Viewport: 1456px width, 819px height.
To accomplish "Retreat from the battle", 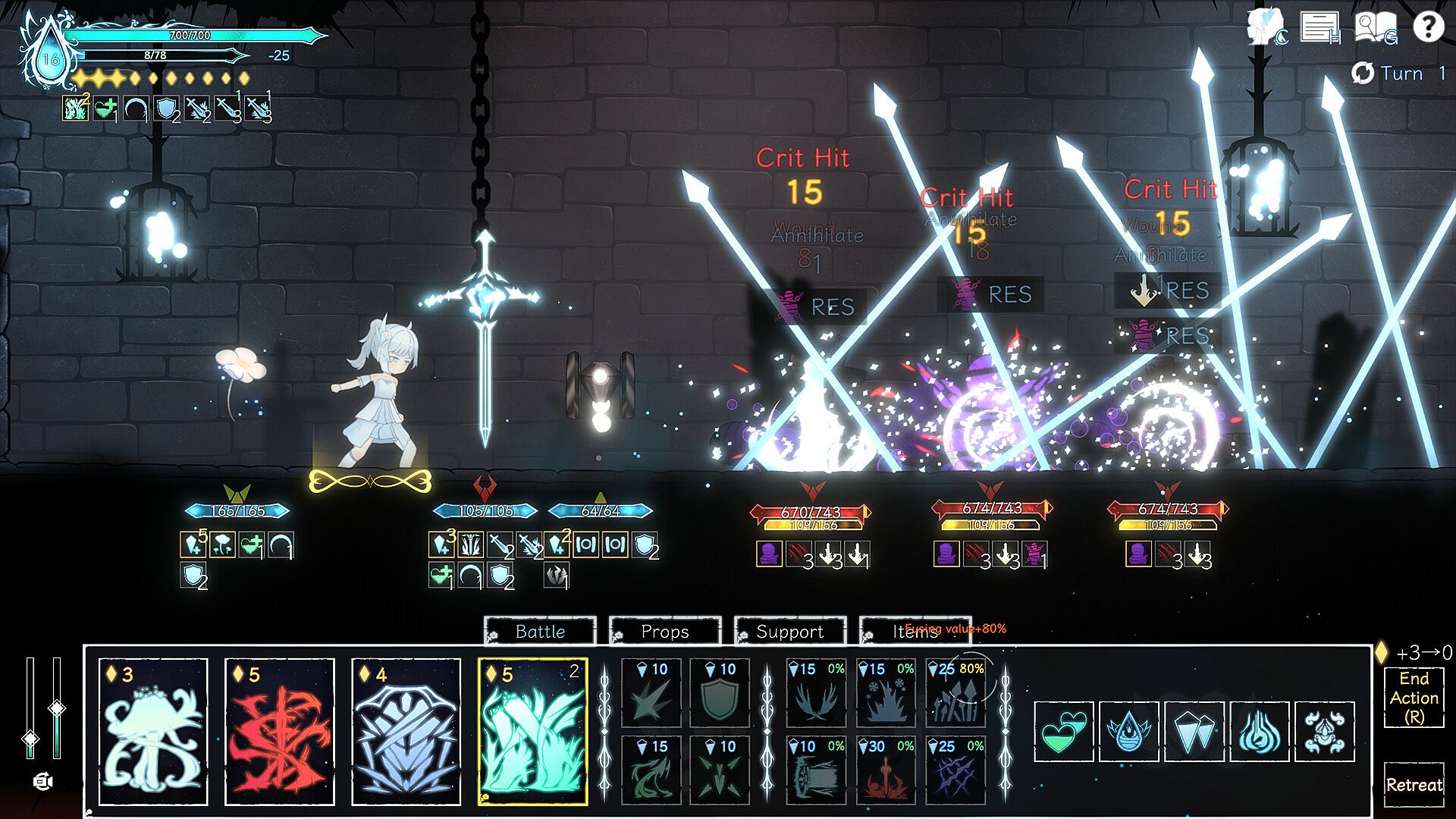I will tap(1414, 785).
